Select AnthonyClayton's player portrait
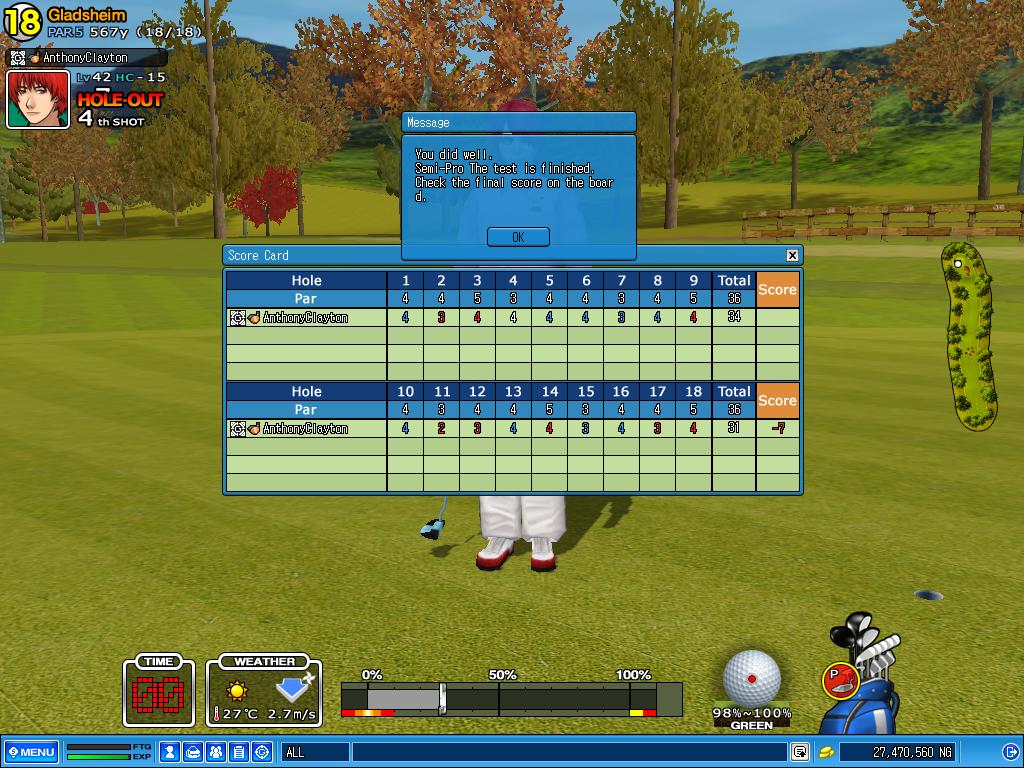 tap(38, 100)
